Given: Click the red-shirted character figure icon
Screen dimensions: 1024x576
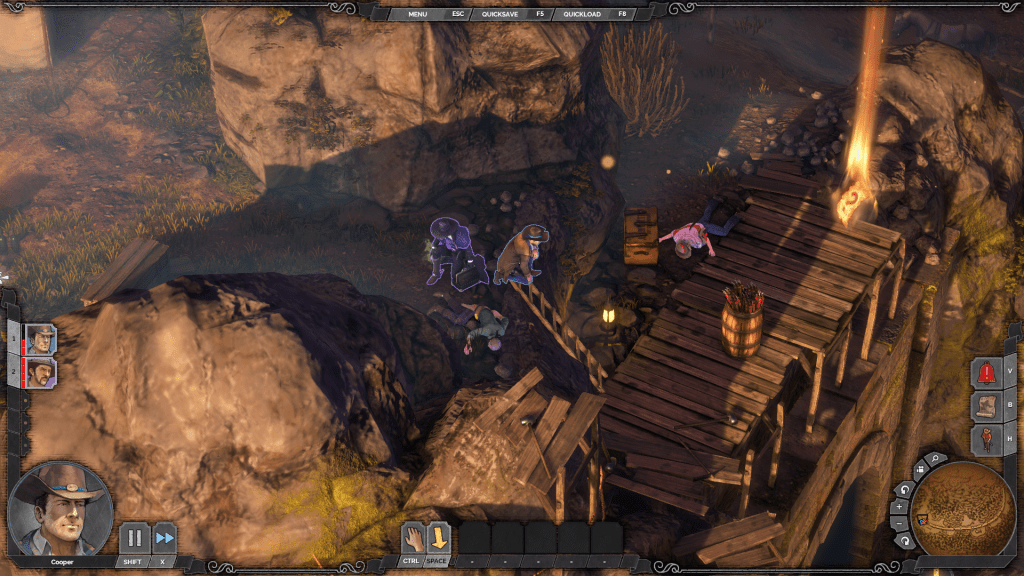Looking at the screenshot, I should [987, 439].
